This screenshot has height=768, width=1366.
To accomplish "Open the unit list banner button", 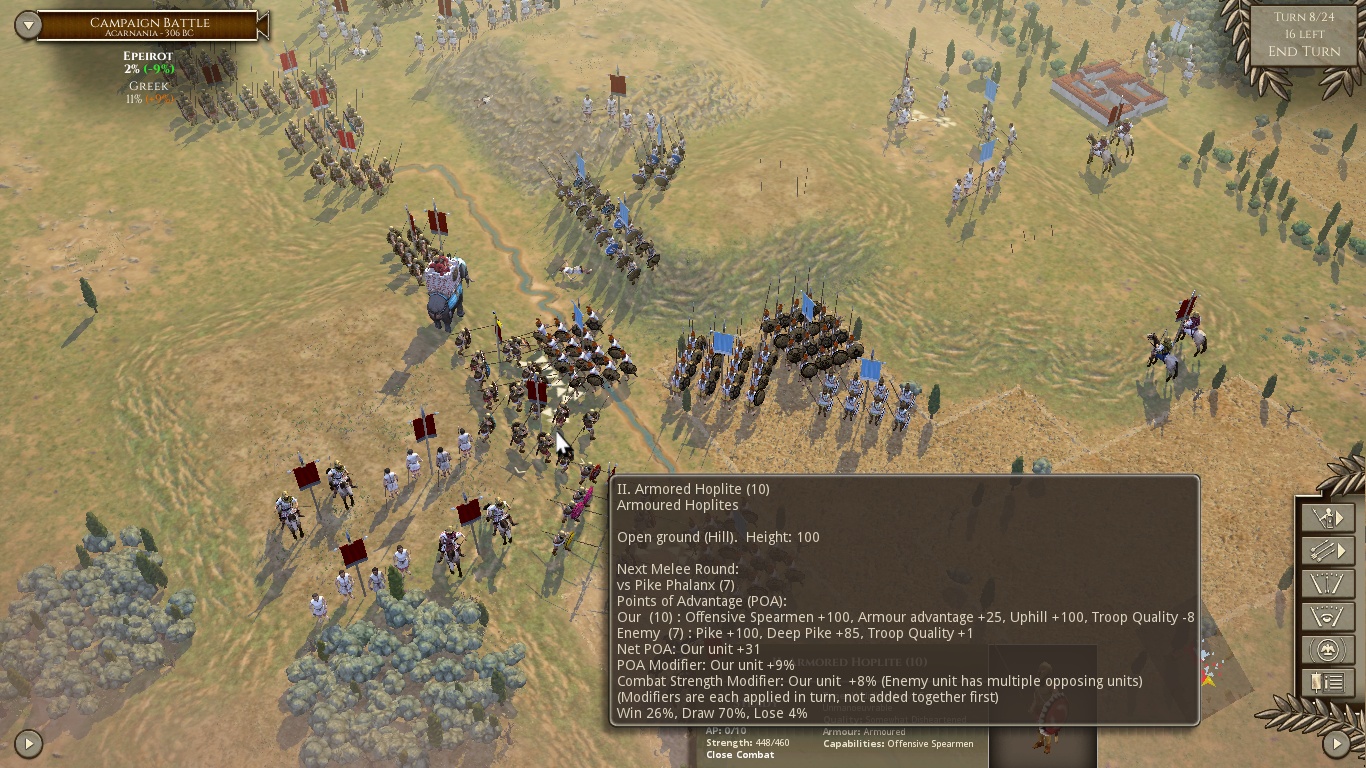I will click(1327, 683).
